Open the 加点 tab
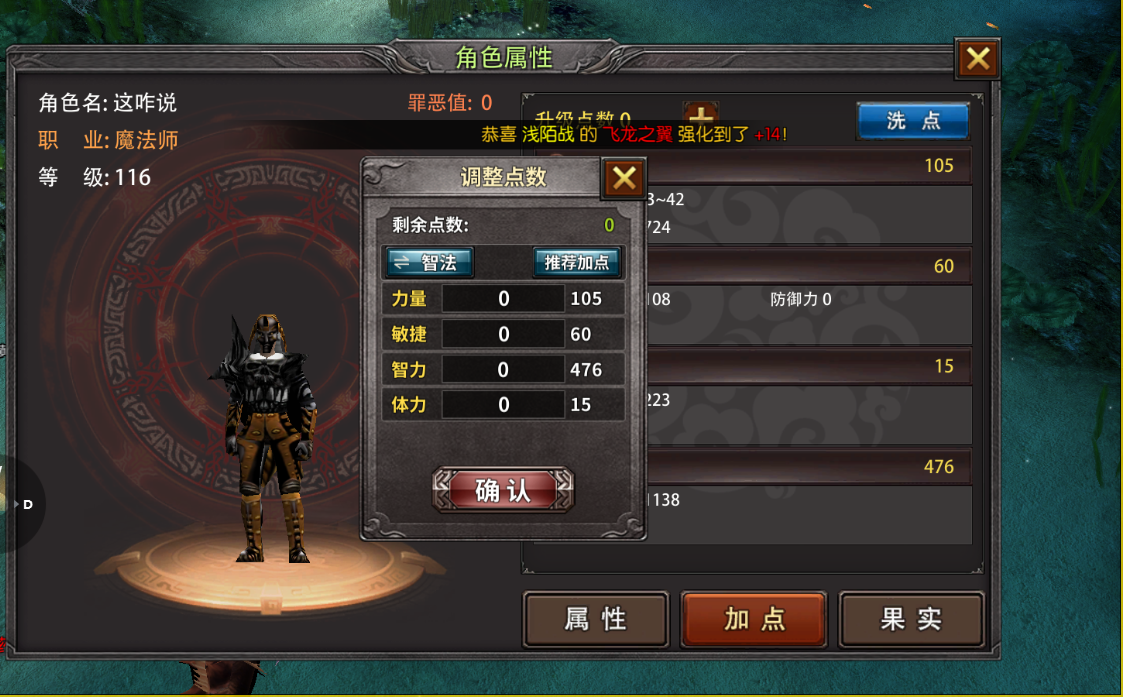This screenshot has height=697, width=1123. 754,619
